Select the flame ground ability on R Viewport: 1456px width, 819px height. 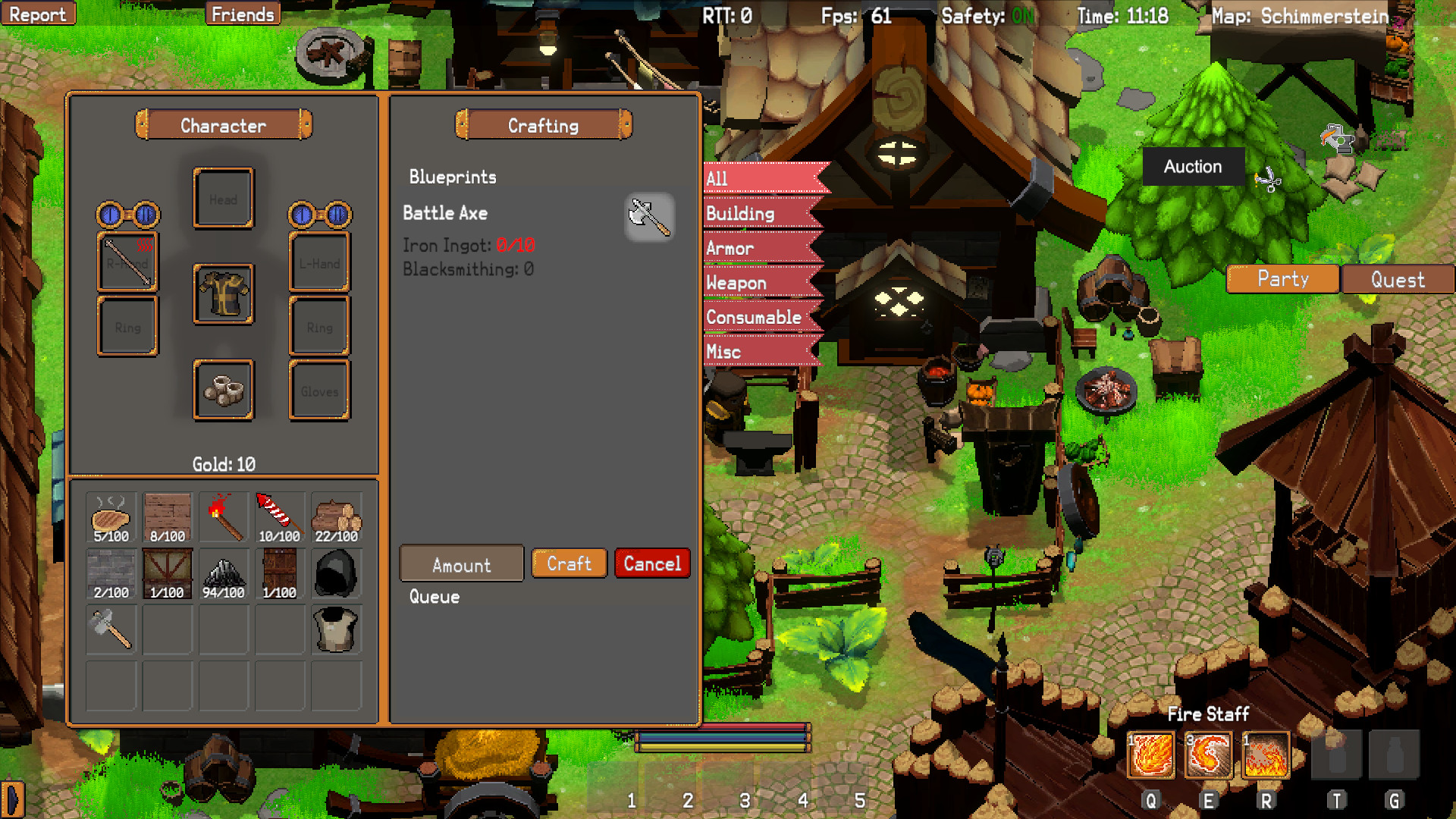[x=1265, y=756]
